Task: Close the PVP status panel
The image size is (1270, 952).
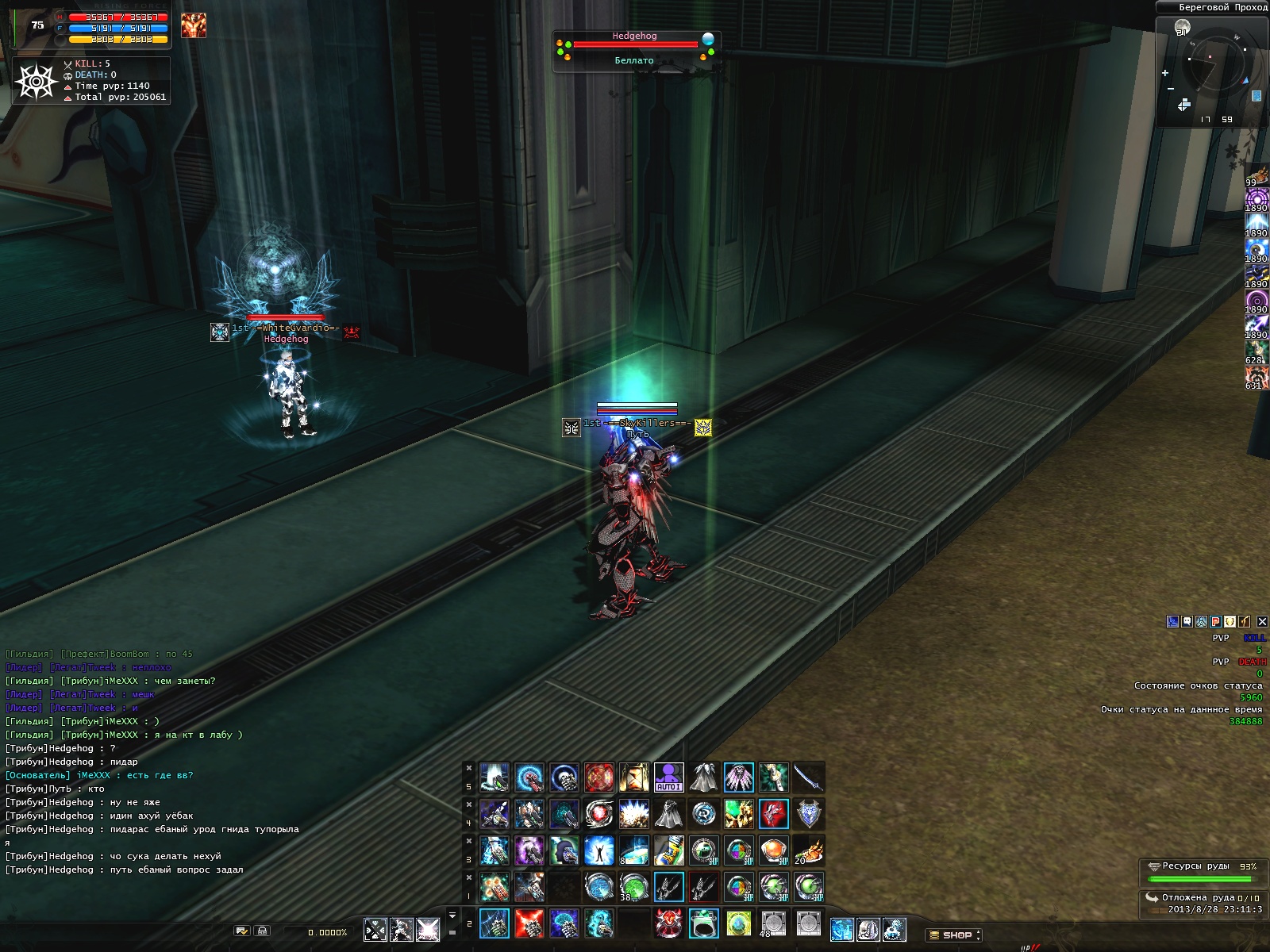Action: (x=1262, y=622)
